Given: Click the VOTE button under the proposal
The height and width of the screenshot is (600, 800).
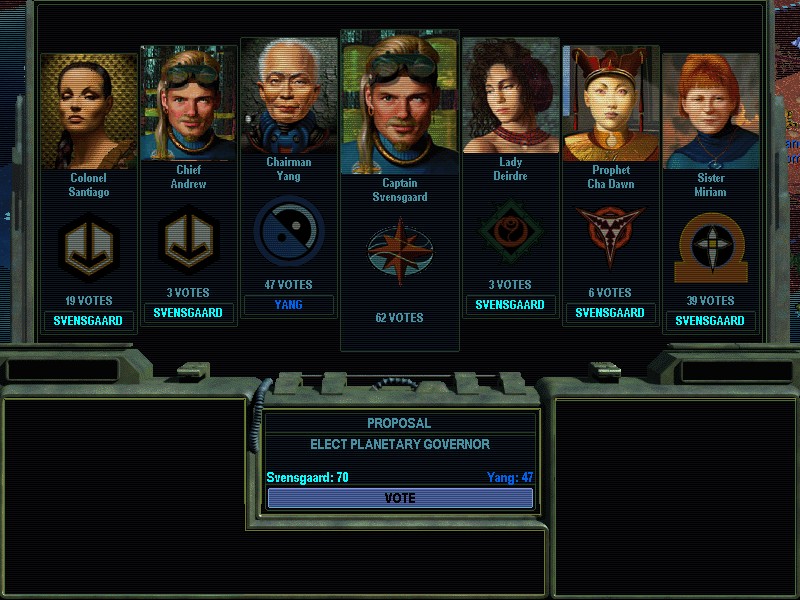Looking at the screenshot, I should tap(400, 498).
